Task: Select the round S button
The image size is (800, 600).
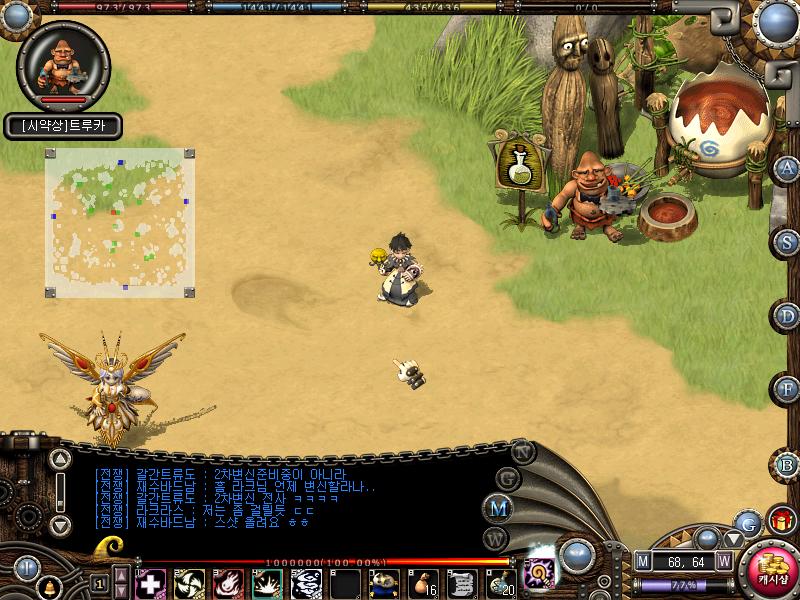Action: pyautogui.click(x=788, y=242)
